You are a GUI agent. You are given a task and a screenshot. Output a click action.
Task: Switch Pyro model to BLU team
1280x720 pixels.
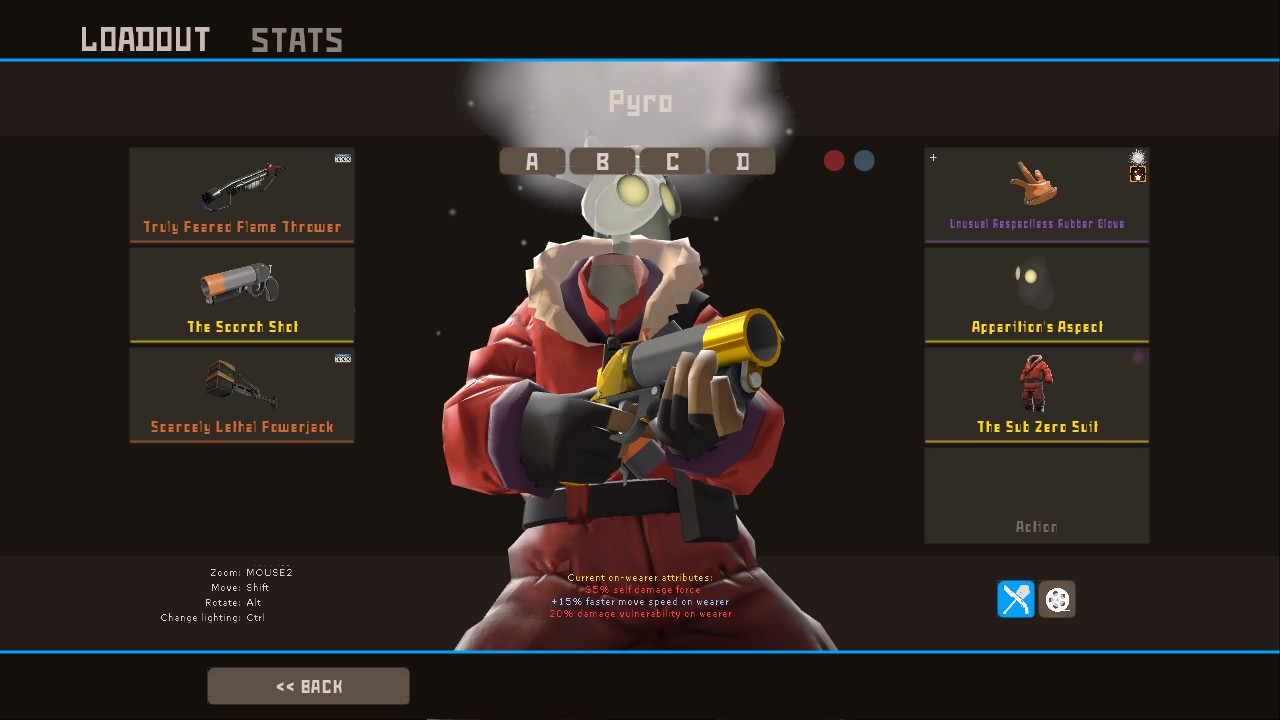coord(862,160)
